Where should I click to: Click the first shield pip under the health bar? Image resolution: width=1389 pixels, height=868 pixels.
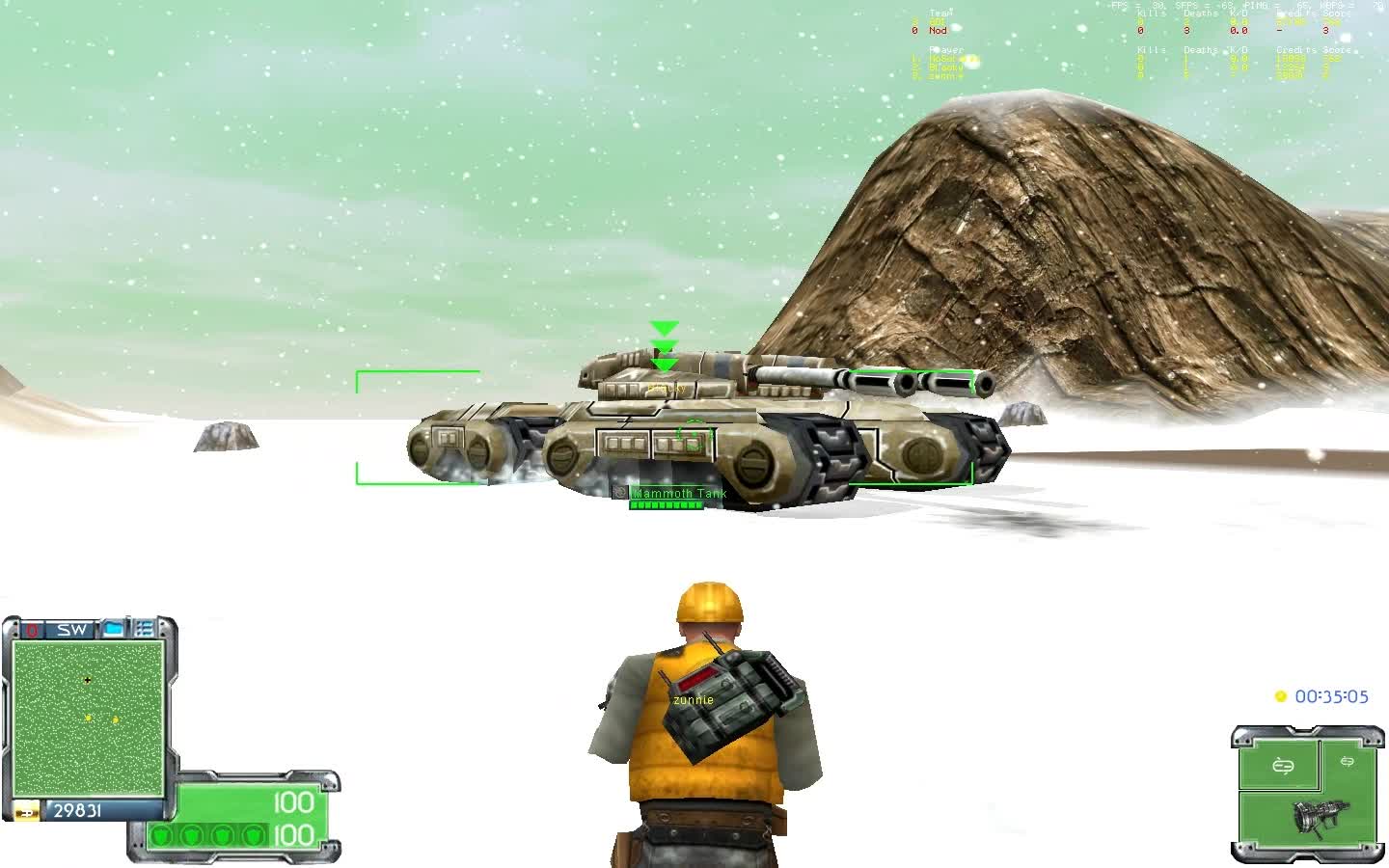coord(162,836)
